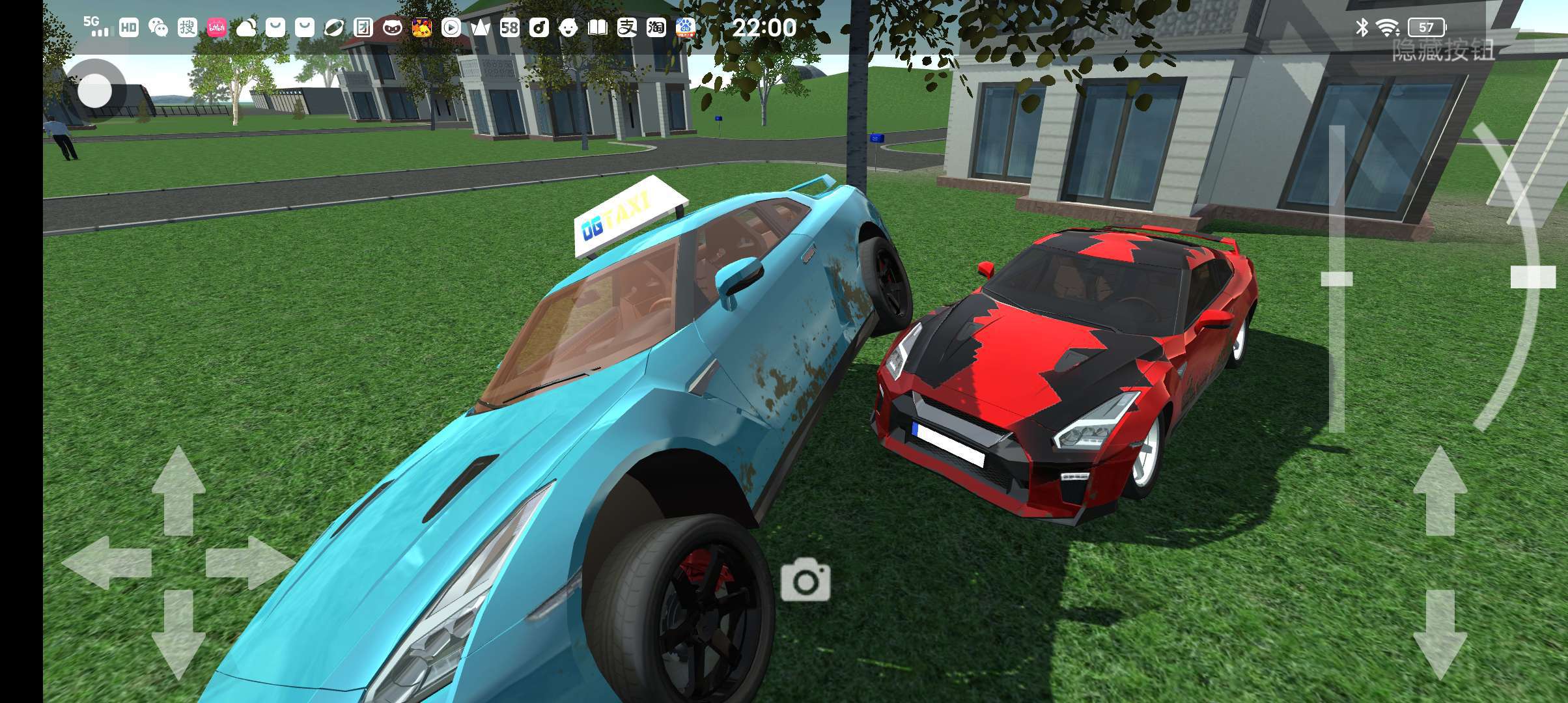Click the straight vertical slider's handle

(x=1336, y=279)
